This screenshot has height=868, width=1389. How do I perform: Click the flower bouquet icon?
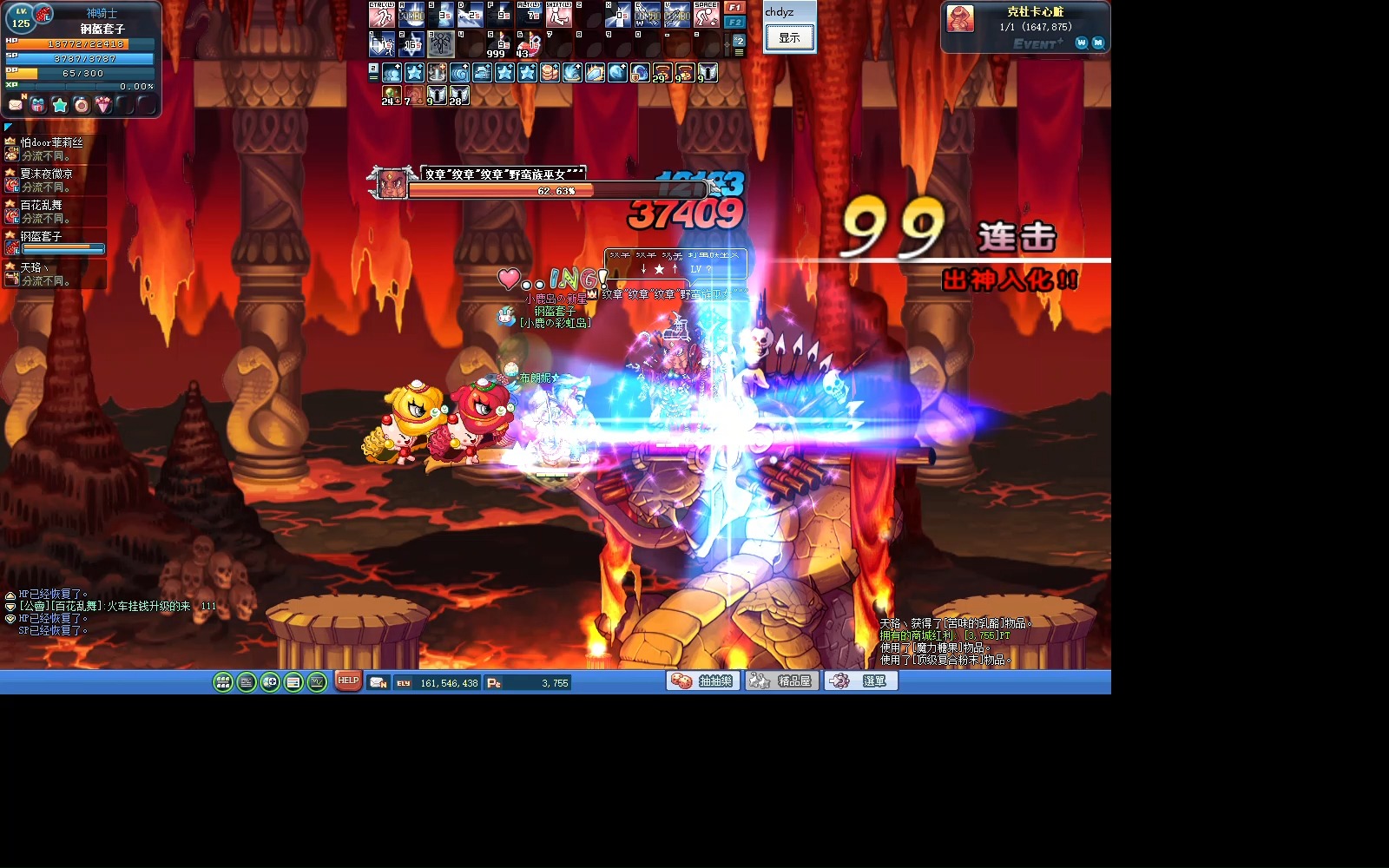tap(102, 105)
